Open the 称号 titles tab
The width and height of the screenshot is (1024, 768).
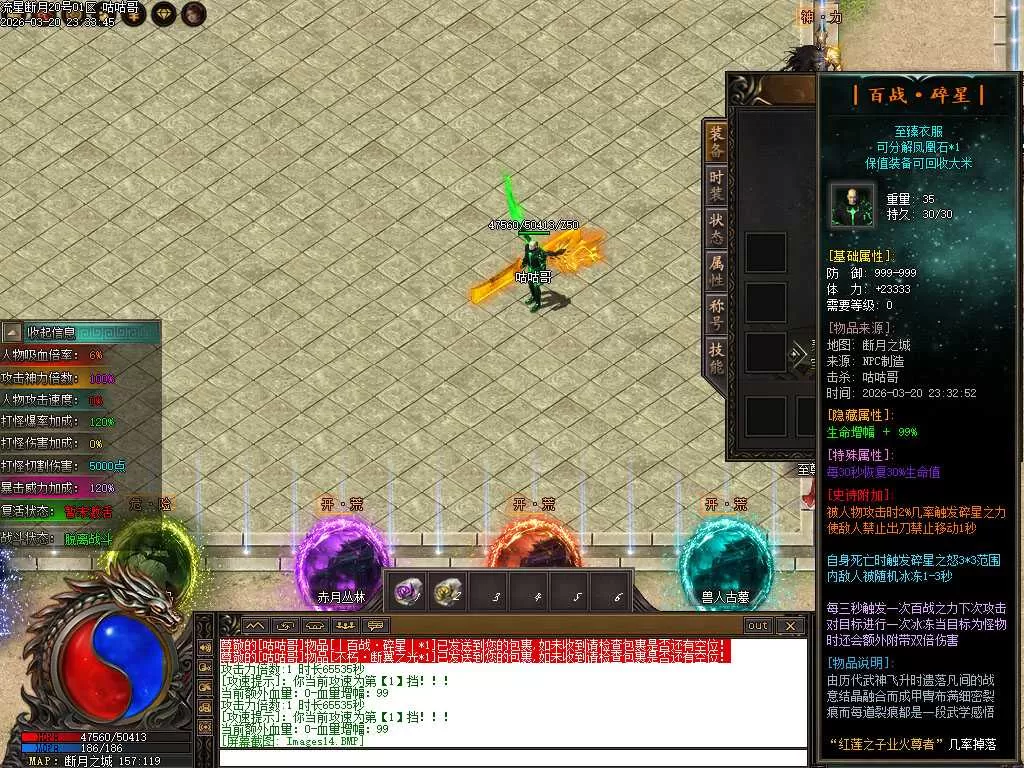[716, 315]
